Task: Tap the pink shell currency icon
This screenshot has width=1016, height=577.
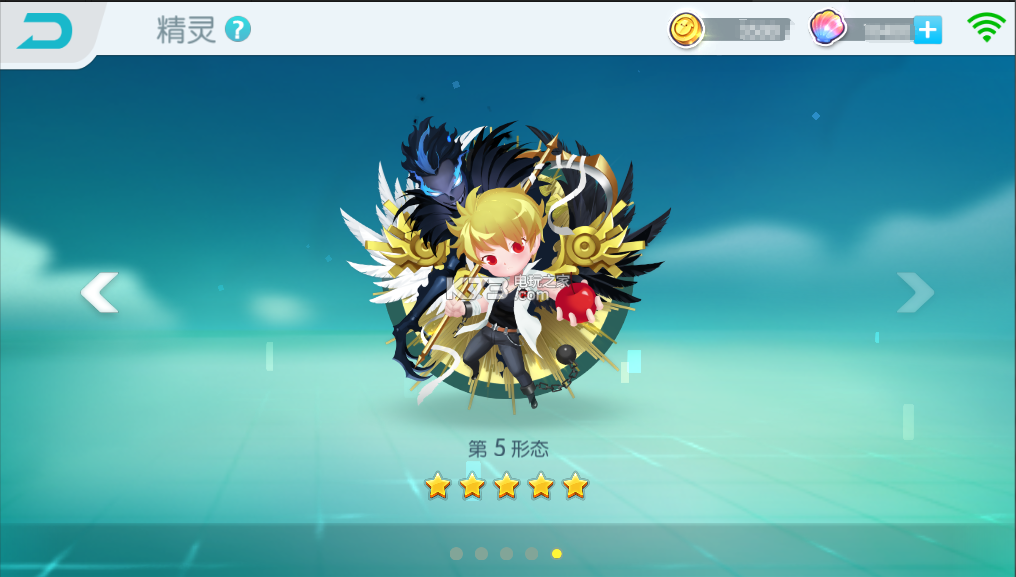Action: (828, 29)
